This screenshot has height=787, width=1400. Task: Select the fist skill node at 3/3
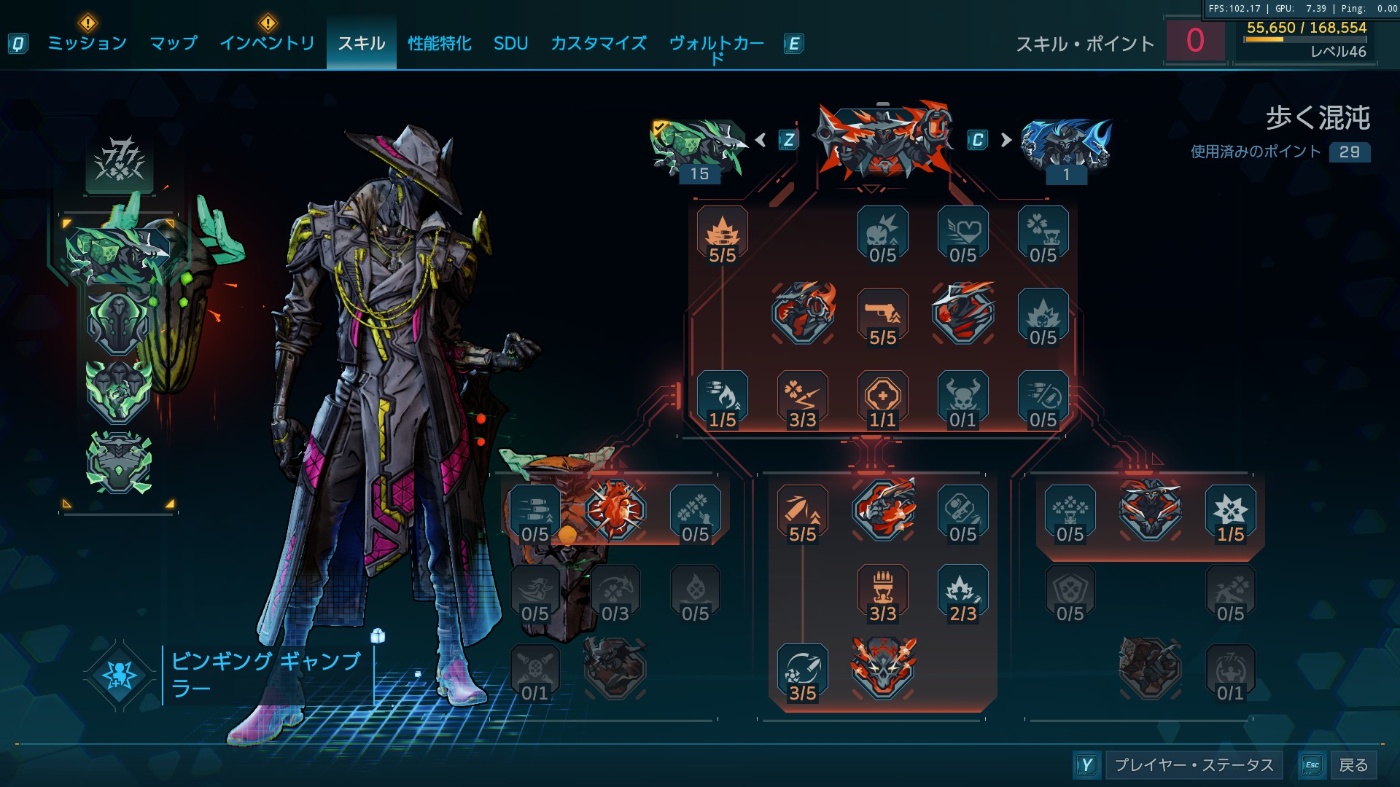click(x=882, y=591)
